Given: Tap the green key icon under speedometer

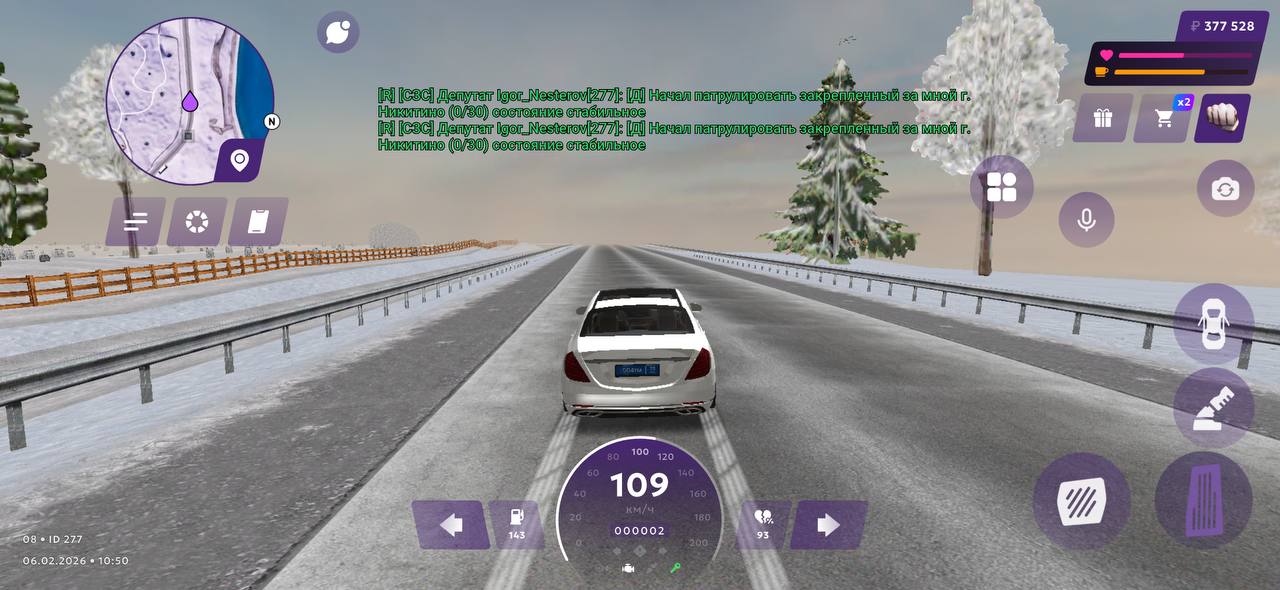Looking at the screenshot, I should click(x=675, y=568).
